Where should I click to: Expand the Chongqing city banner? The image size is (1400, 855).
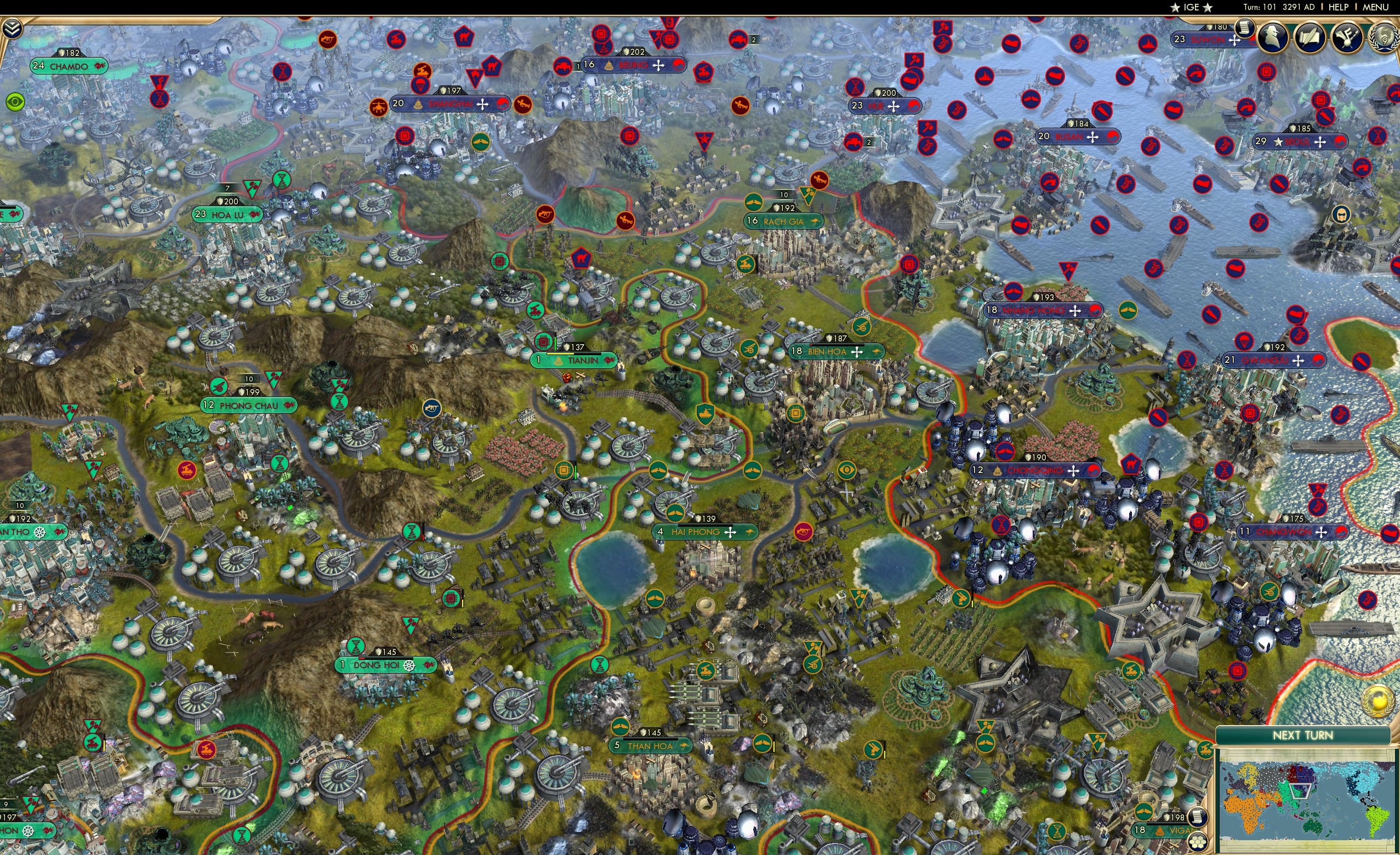(1035, 470)
